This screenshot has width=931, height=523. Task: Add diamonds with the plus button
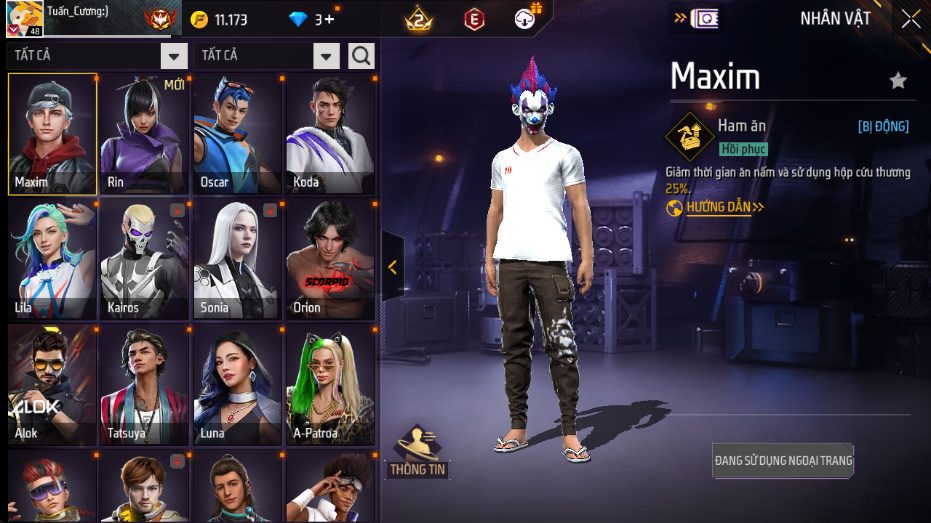(329, 20)
